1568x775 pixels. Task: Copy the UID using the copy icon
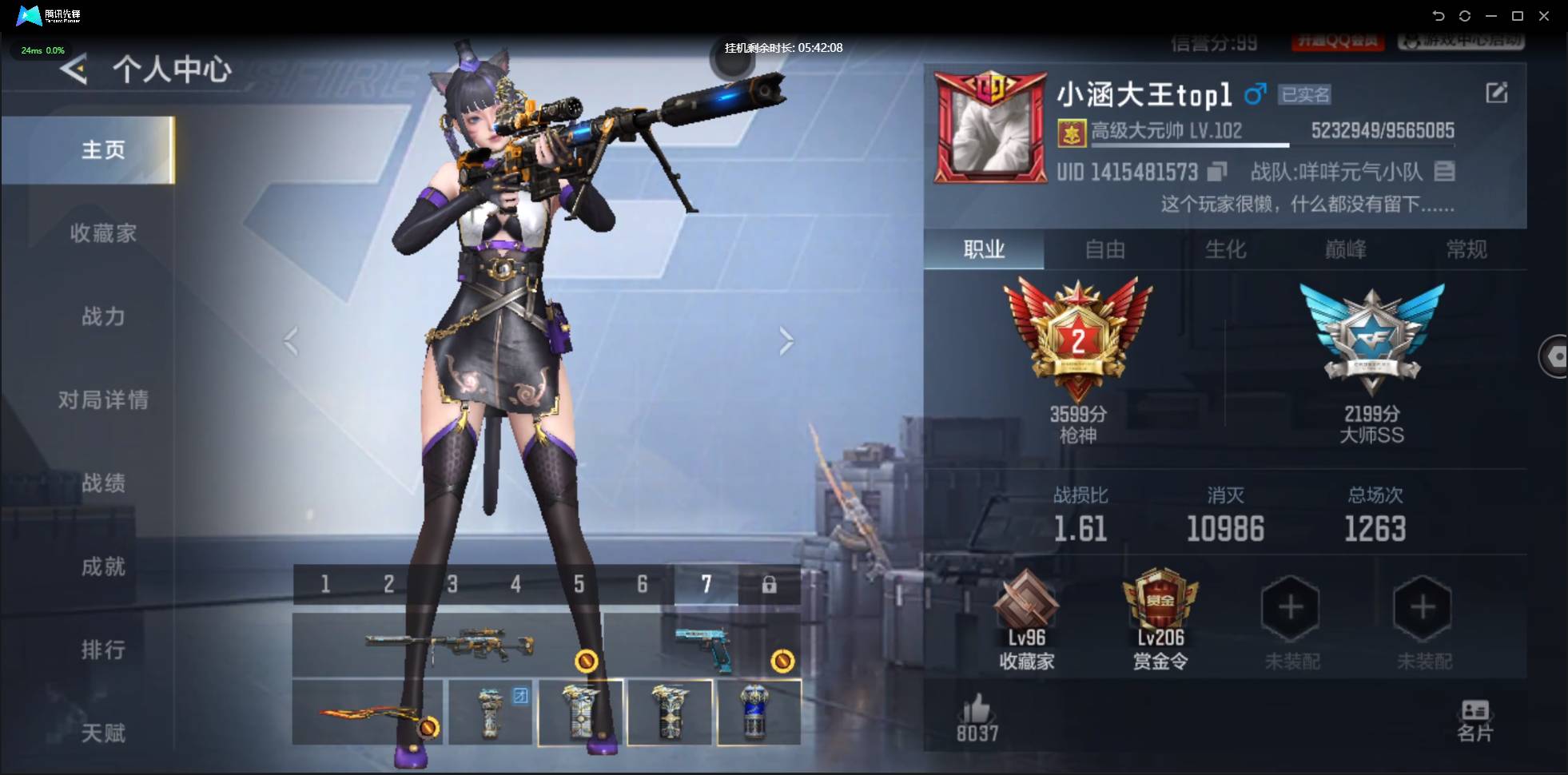[1218, 172]
